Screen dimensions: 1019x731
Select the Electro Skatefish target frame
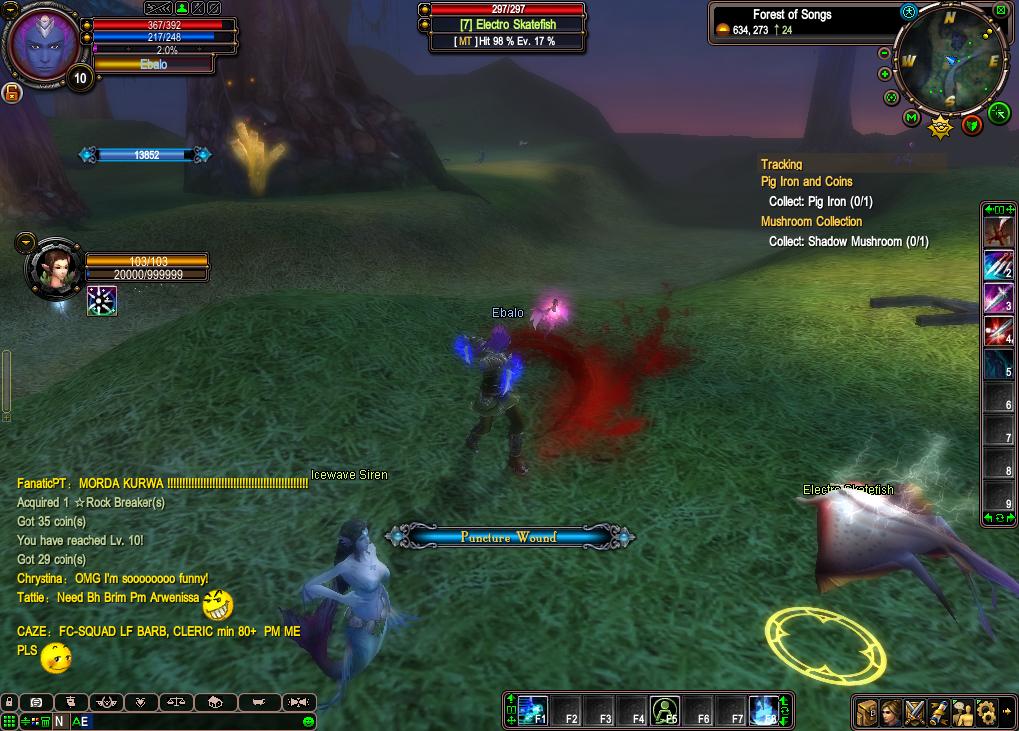(x=507, y=26)
